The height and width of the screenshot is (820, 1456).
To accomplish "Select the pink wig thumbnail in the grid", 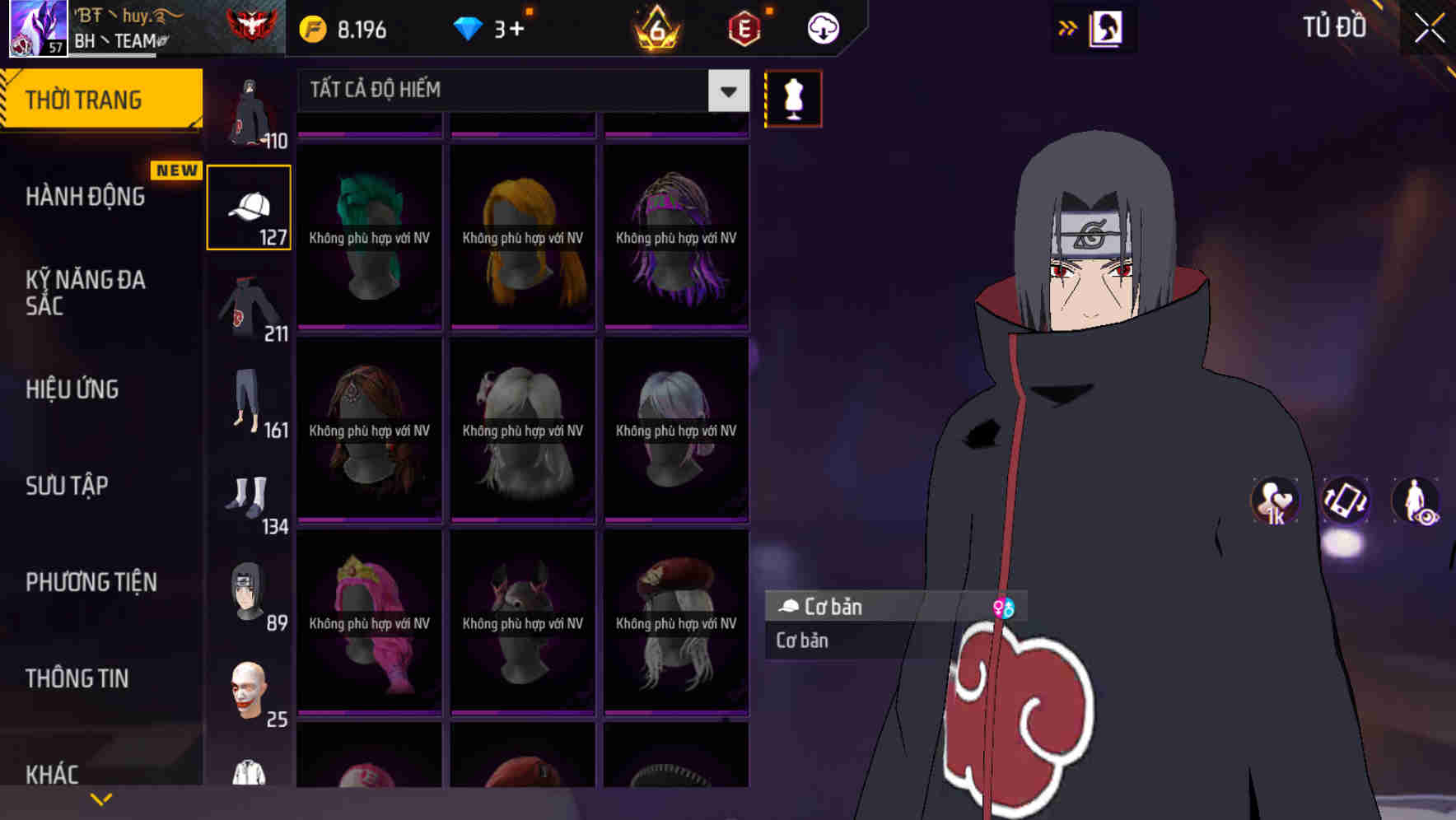I will pos(368,622).
